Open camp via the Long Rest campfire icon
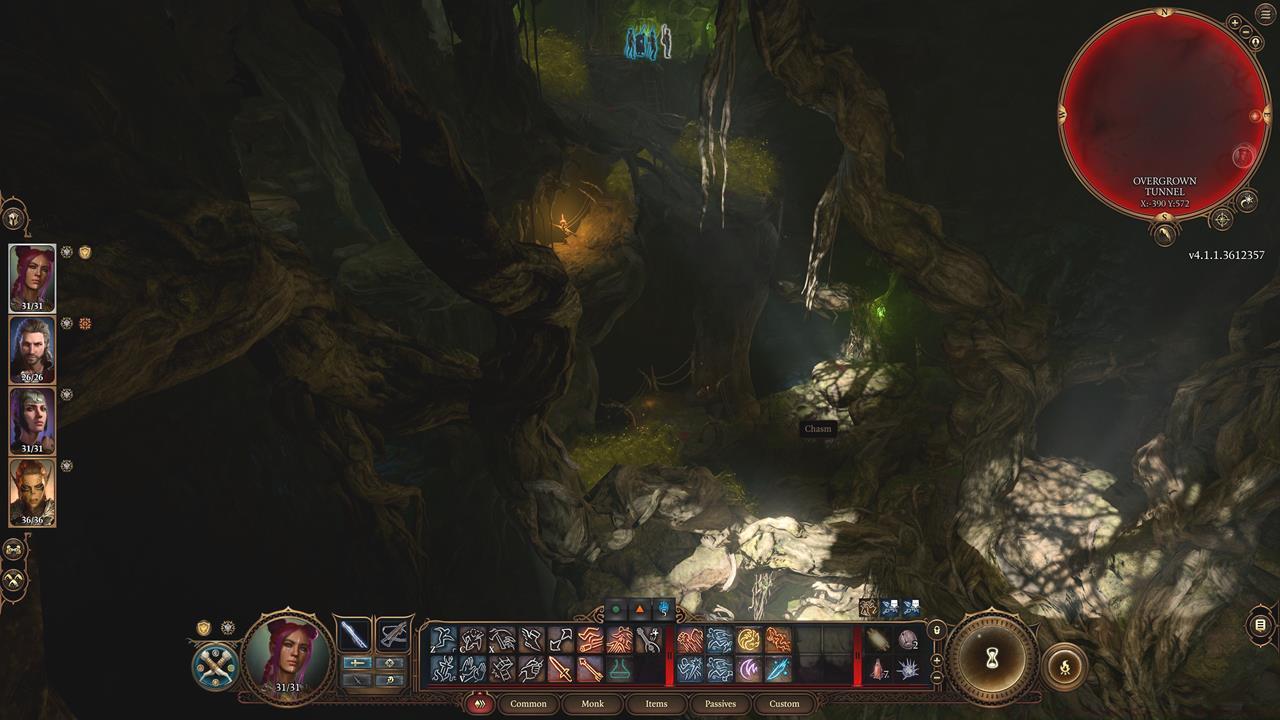The image size is (1280, 720). tap(1065, 666)
